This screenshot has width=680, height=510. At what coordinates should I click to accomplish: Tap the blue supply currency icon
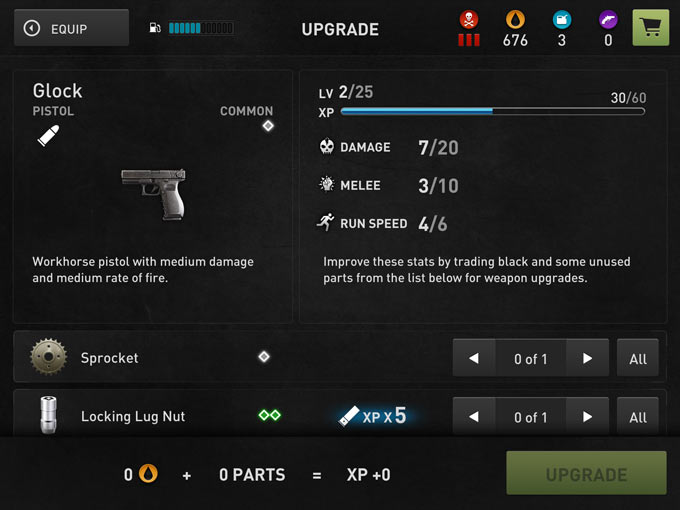[562, 19]
